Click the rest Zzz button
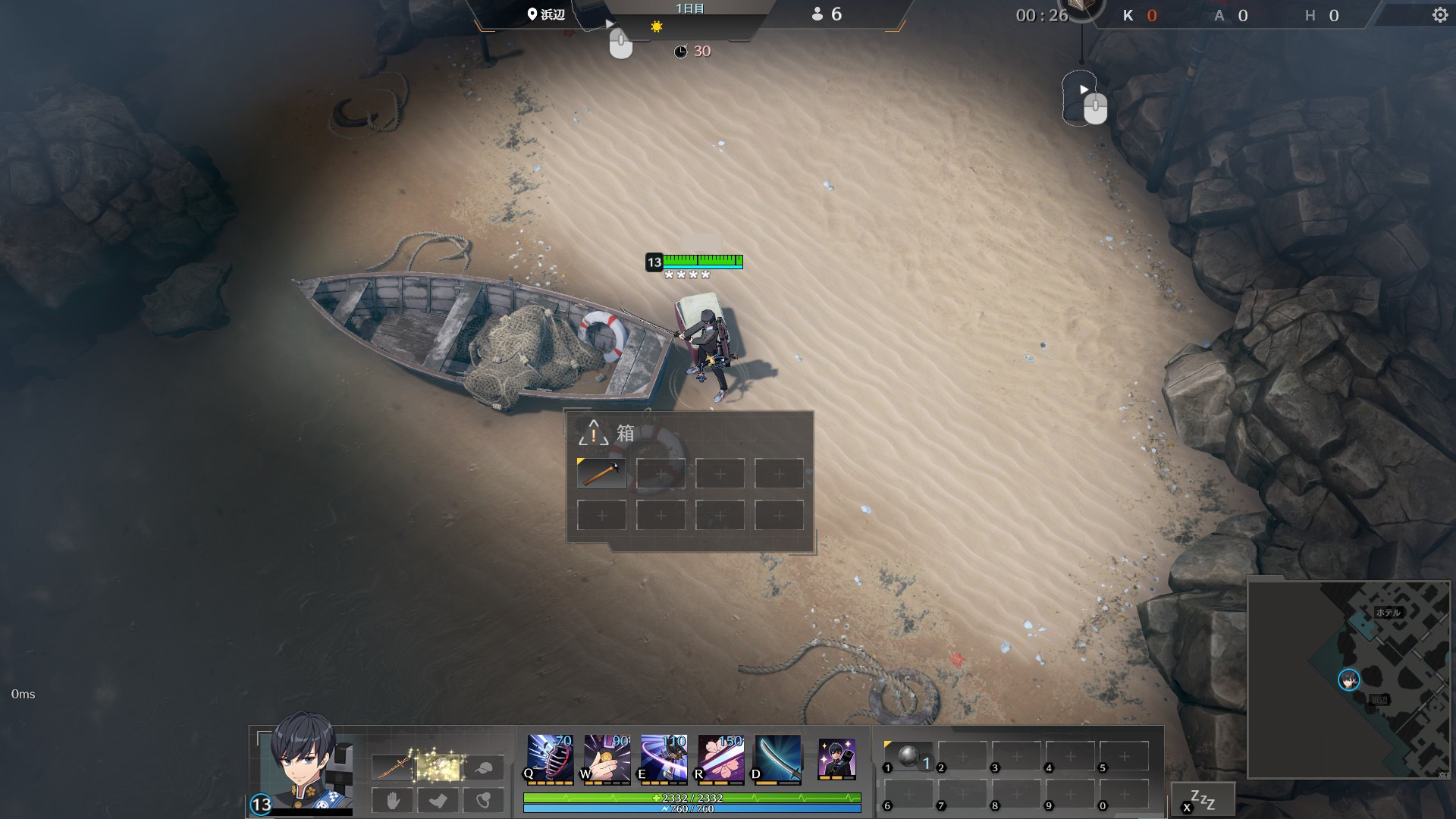 pyautogui.click(x=1203, y=800)
